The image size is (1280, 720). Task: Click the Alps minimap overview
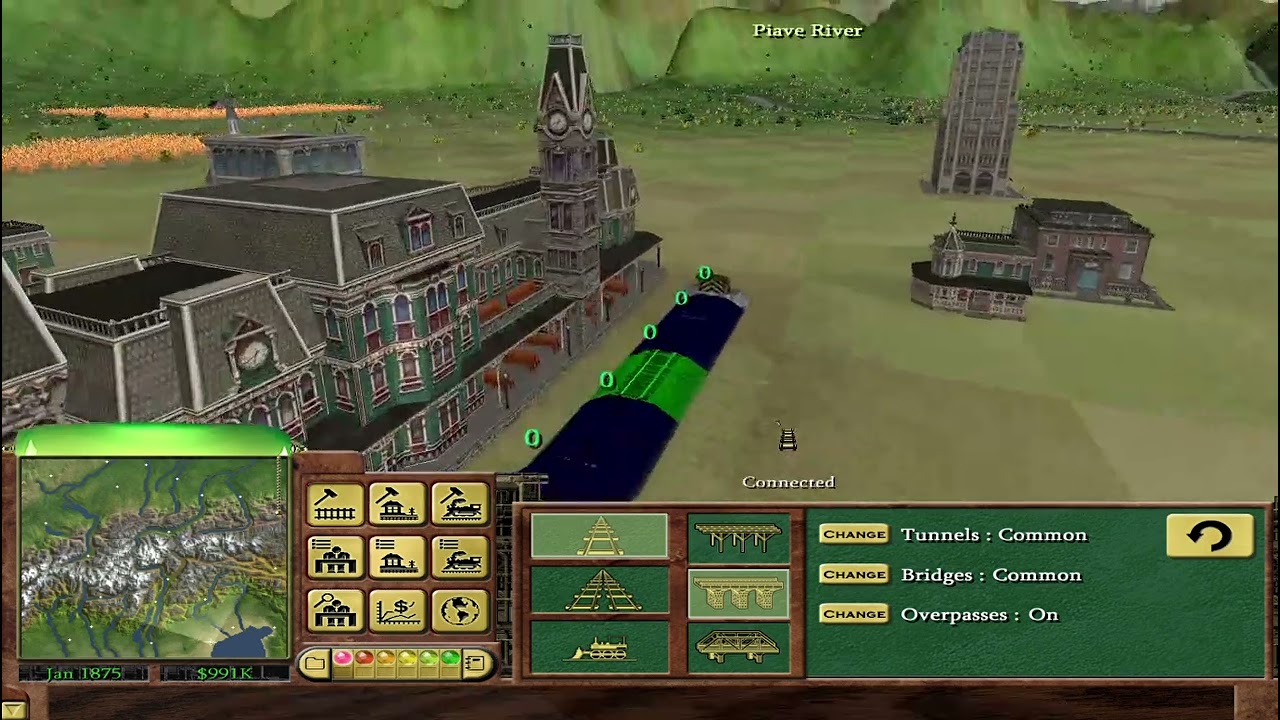(x=150, y=560)
